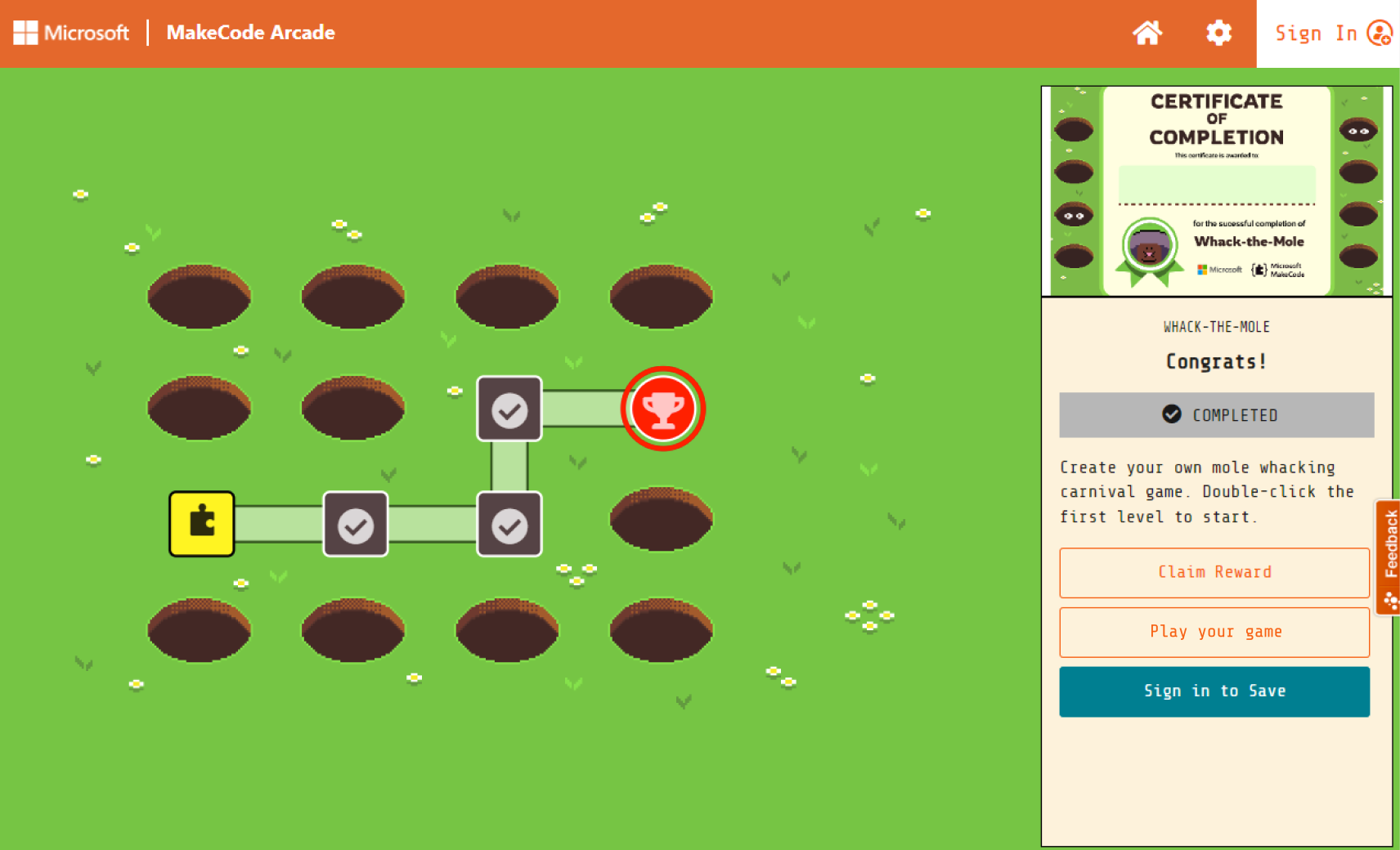Click the certificate name field

(x=1217, y=185)
